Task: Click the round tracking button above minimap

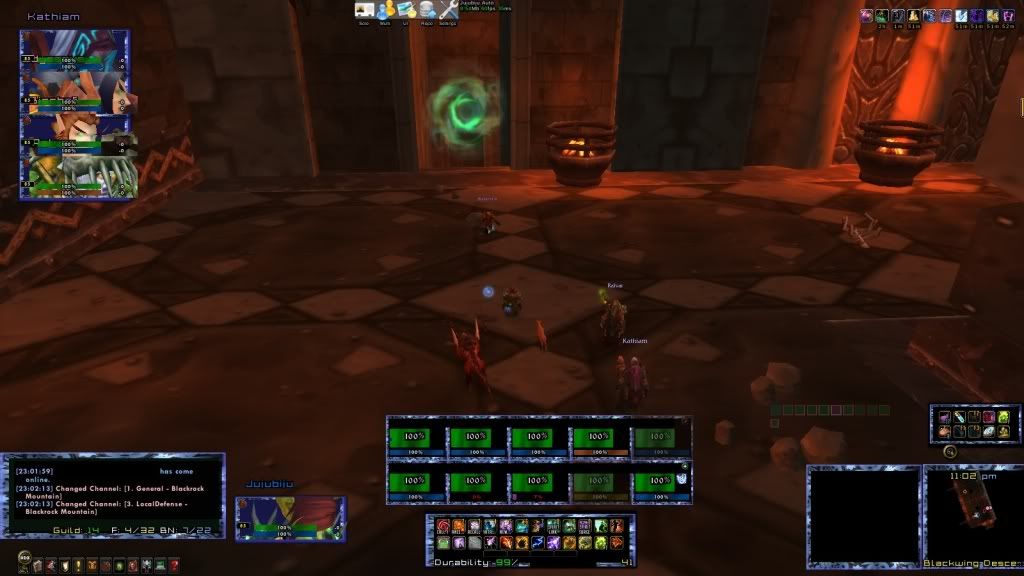Action: [x=950, y=451]
